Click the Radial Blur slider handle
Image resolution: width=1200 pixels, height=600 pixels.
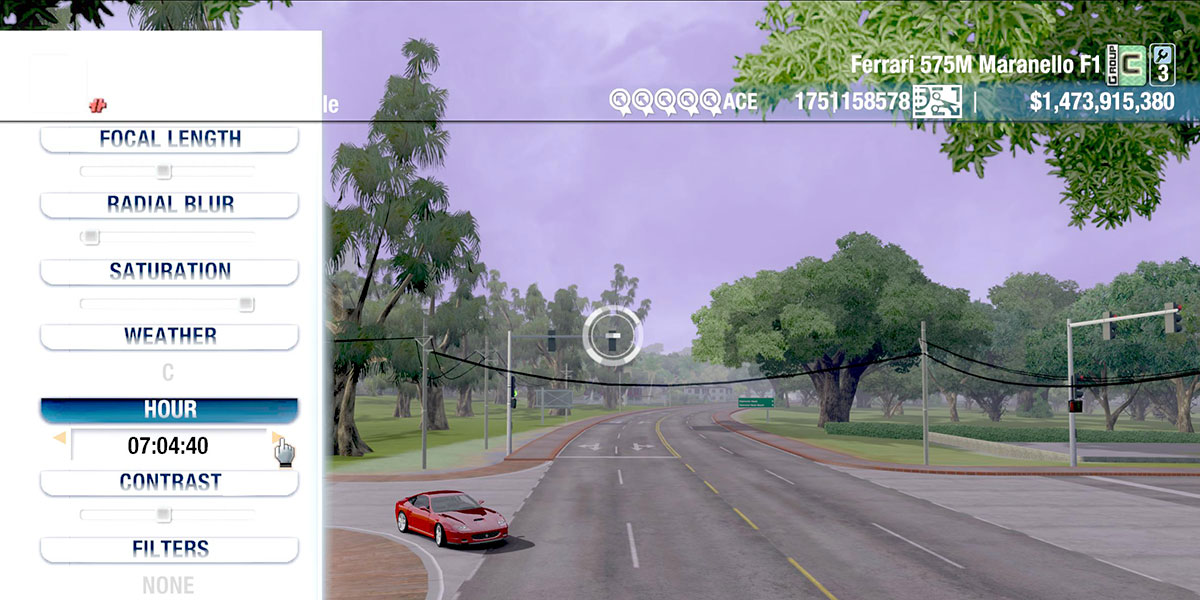[91, 237]
